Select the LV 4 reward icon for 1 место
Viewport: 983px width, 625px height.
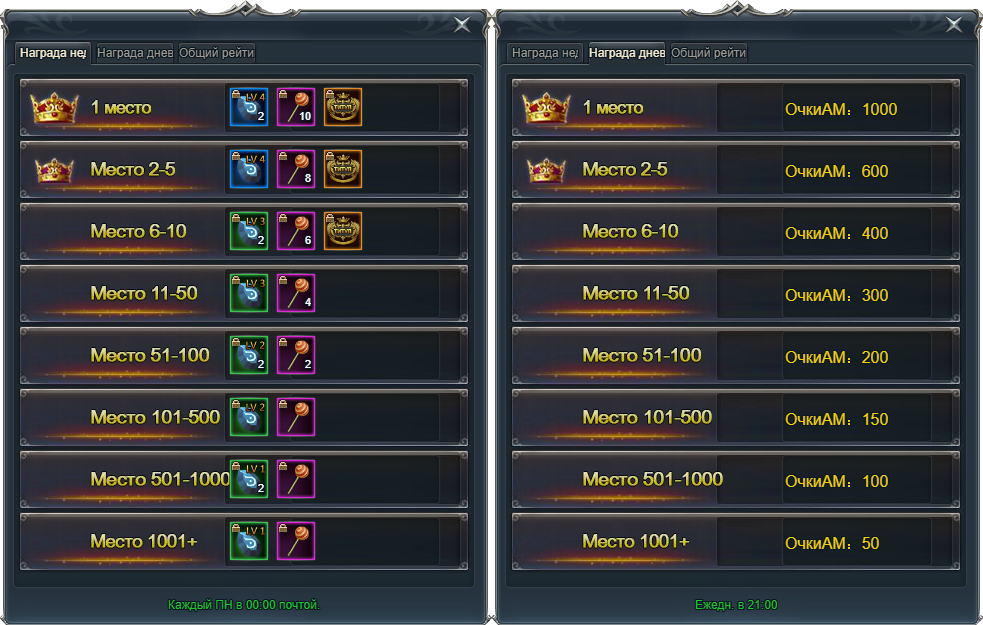[248, 108]
